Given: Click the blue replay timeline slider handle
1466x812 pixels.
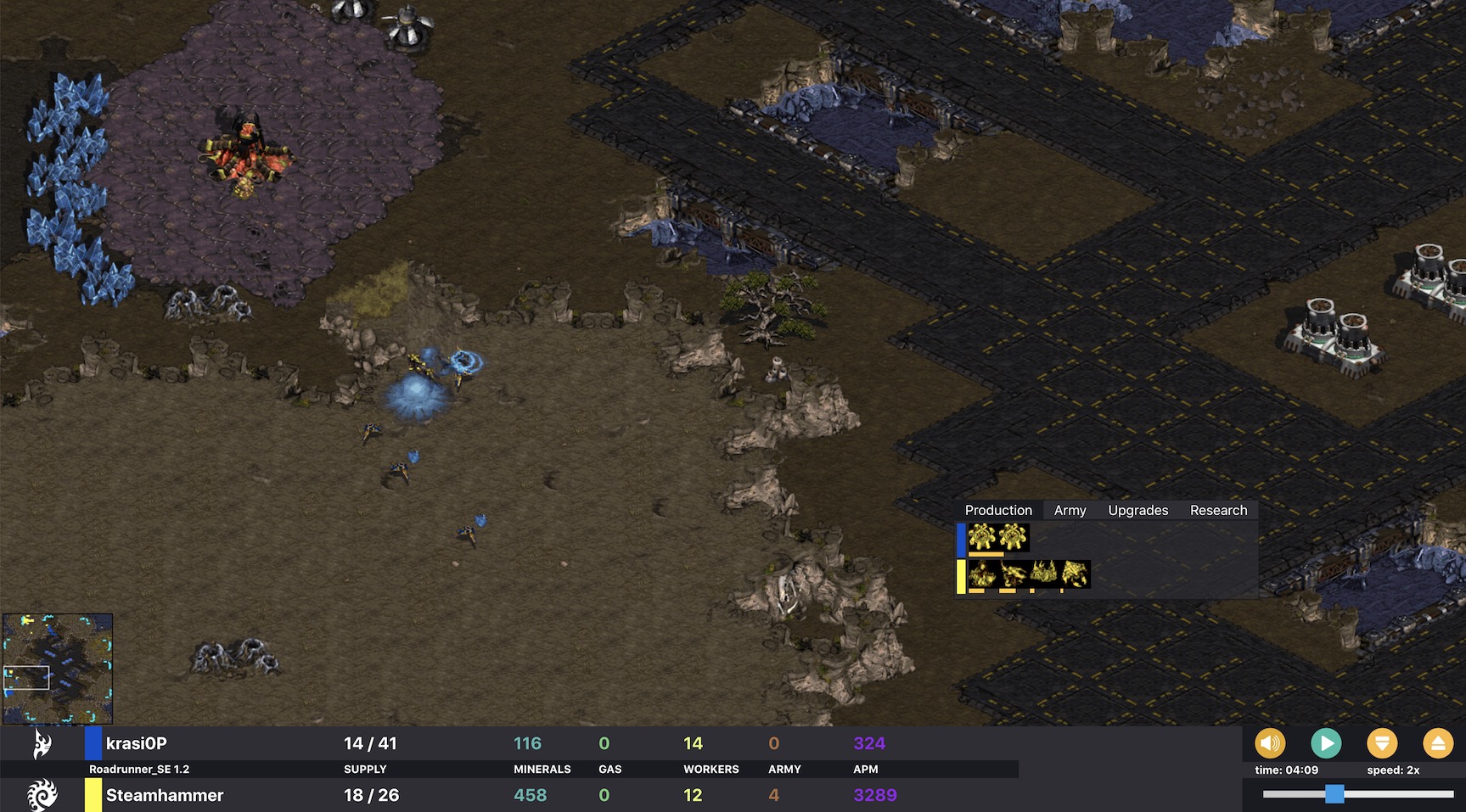Looking at the screenshot, I should 1334,794.
